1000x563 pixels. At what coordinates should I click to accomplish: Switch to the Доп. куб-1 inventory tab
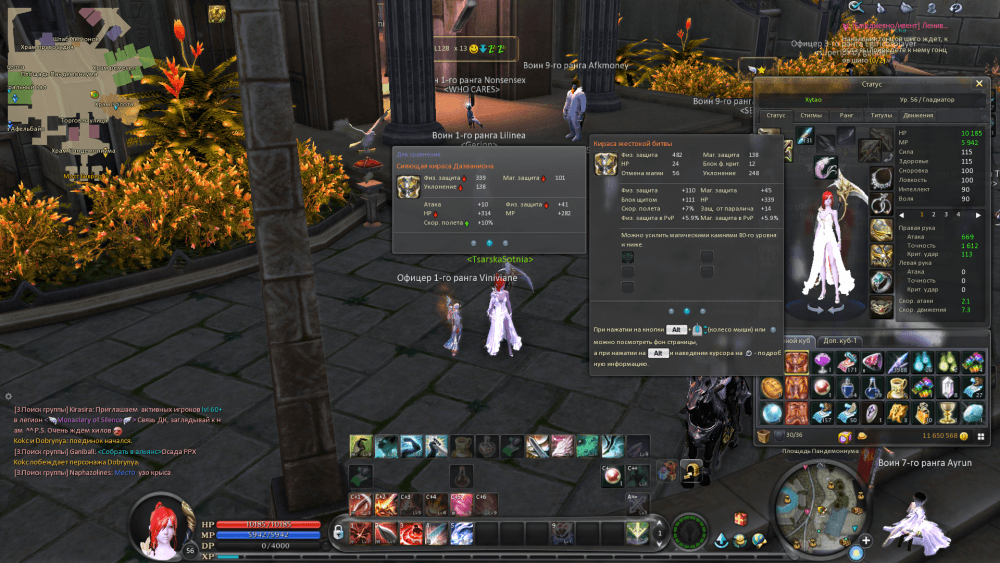coord(841,340)
